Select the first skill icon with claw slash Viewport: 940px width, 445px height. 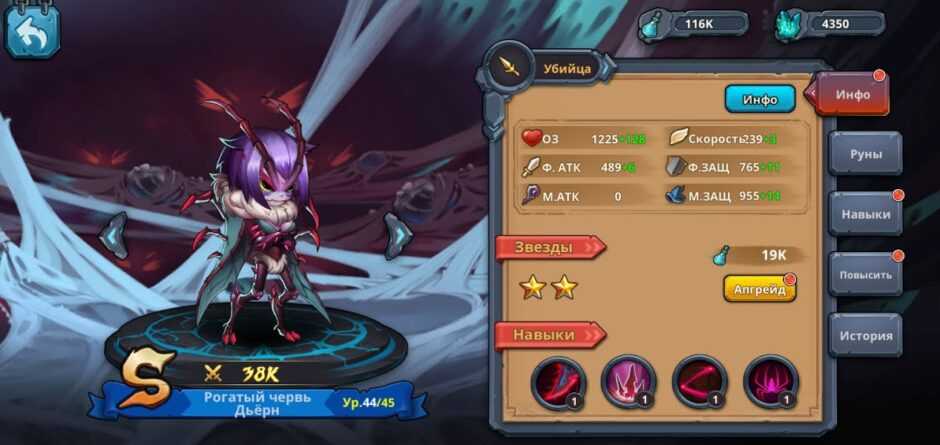point(557,381)
